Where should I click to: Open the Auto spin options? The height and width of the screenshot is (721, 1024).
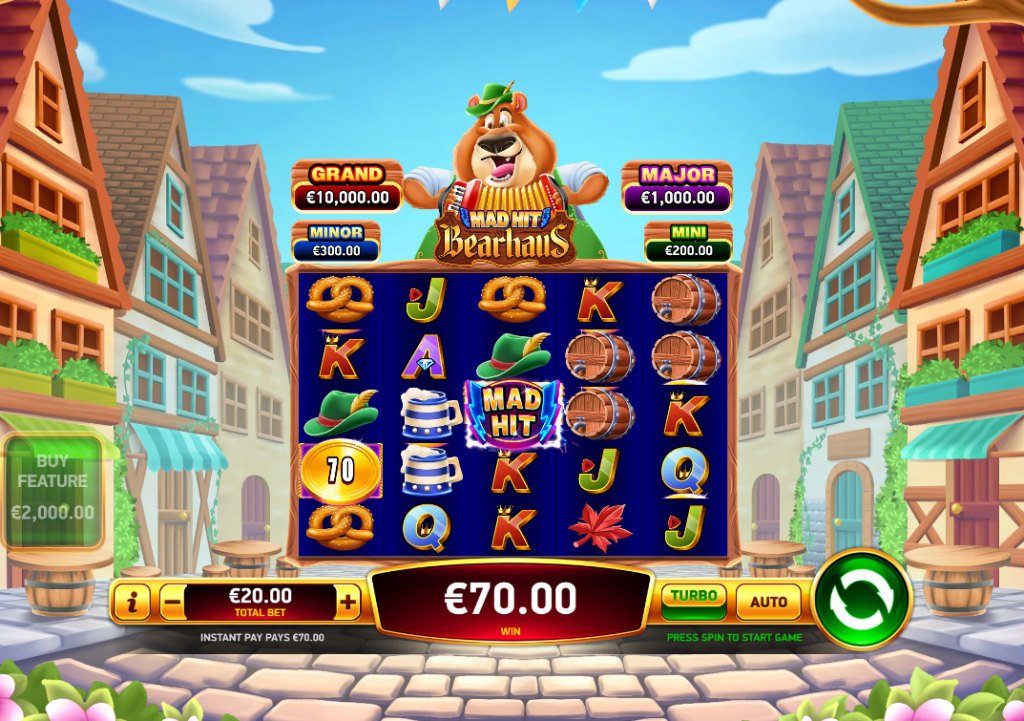coord(768,601)
